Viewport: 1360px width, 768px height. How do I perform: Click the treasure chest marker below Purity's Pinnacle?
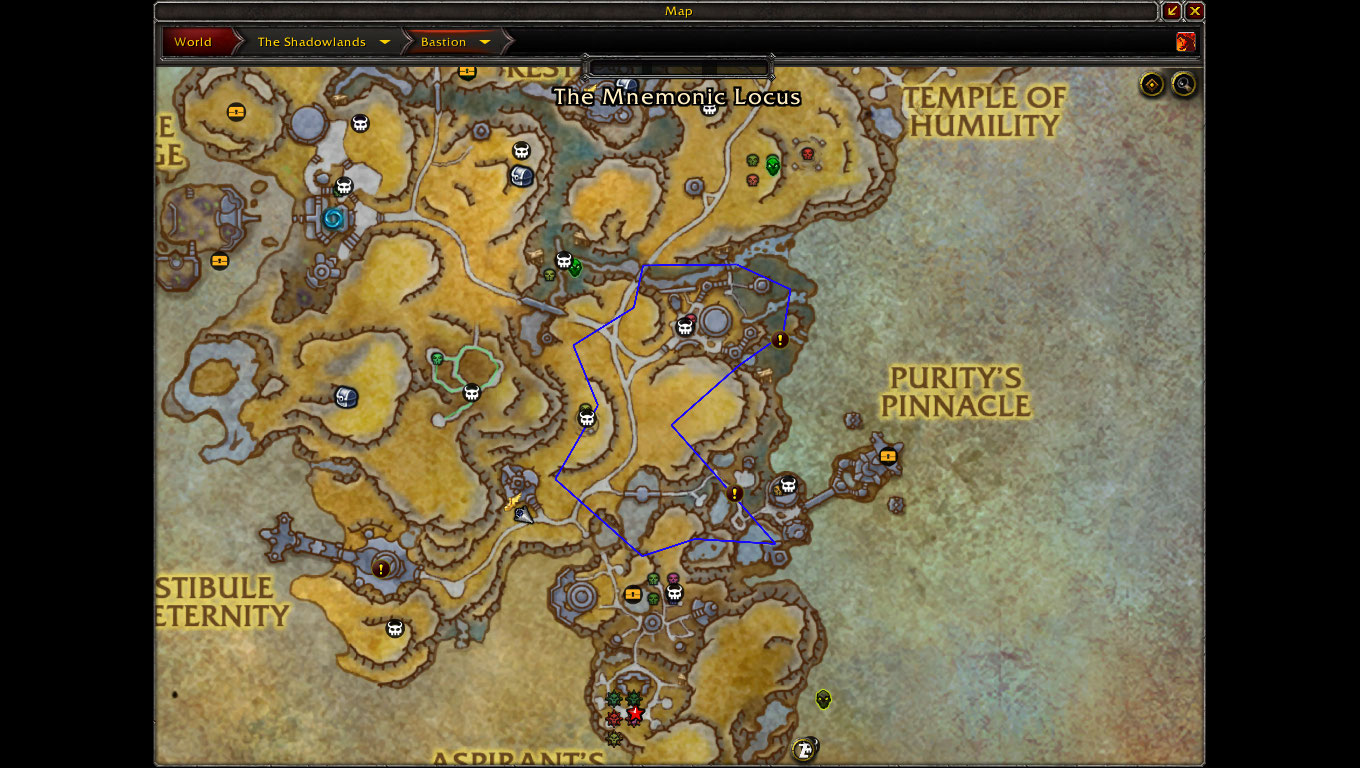pyautogui.click(x=888, y=456)
